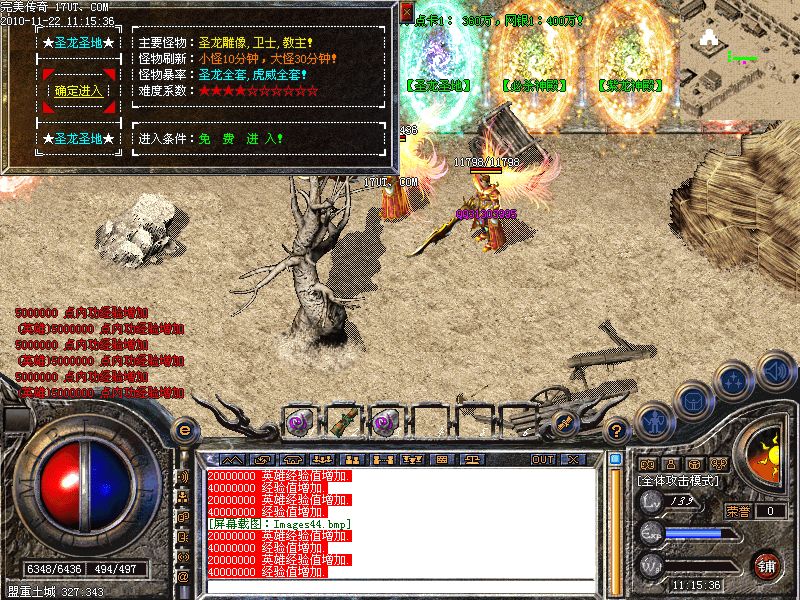Click the crossed tools button by belt
The width and height of the screenshot is (800, 600).
(564, 423)
